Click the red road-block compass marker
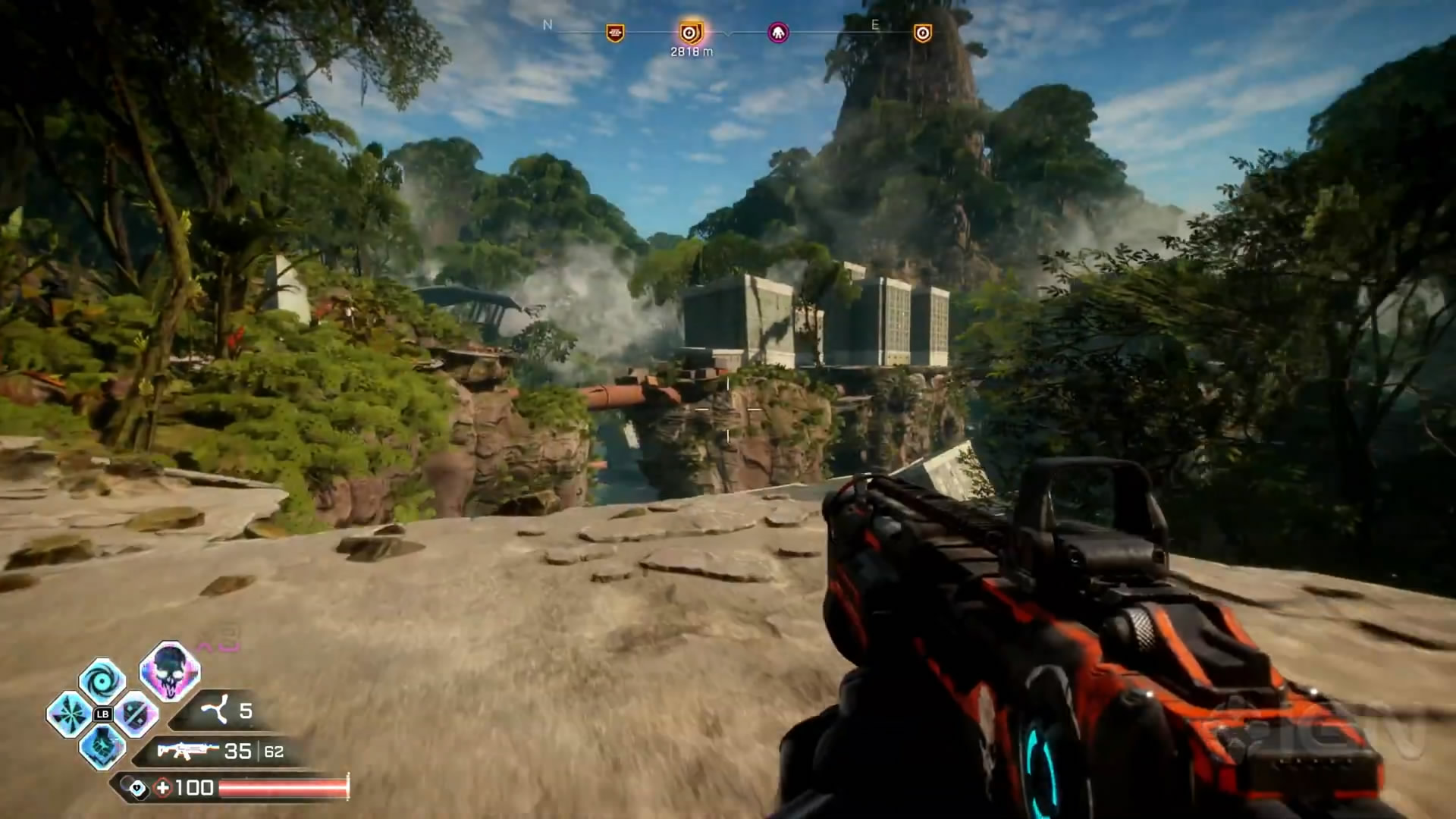This screenshot has width=1456, height=819. (x=615, y=33)
